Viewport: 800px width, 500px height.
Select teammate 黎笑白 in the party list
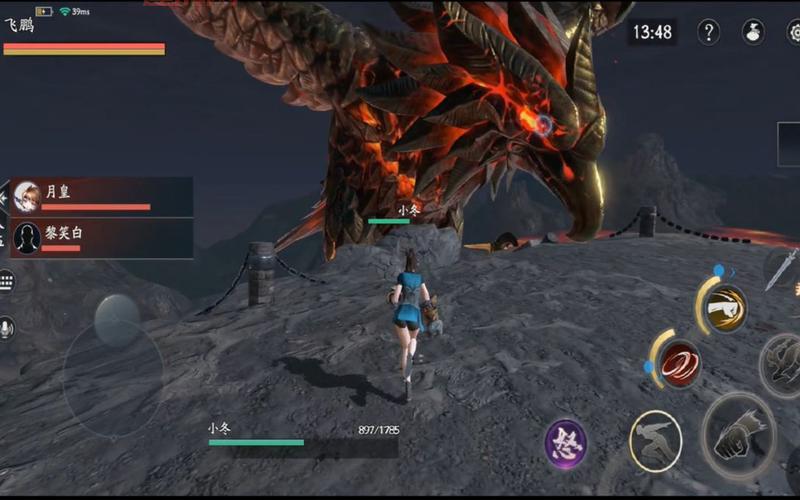click(x=101, y=238)
